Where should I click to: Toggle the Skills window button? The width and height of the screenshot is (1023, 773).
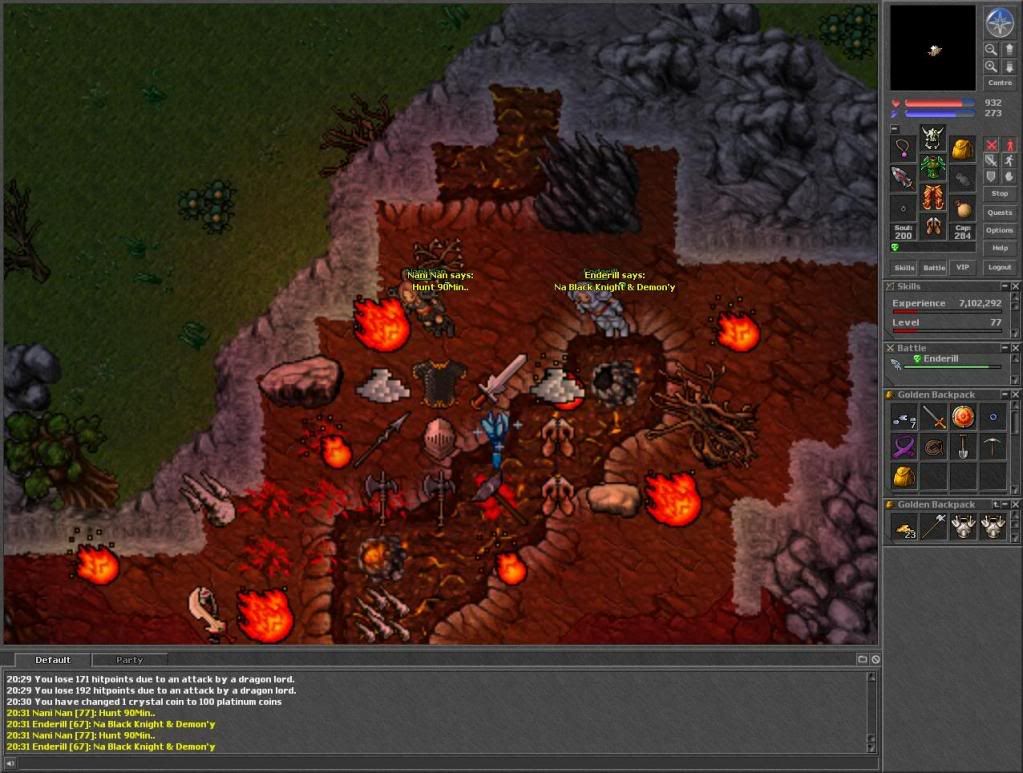click(x=904, y=267)
